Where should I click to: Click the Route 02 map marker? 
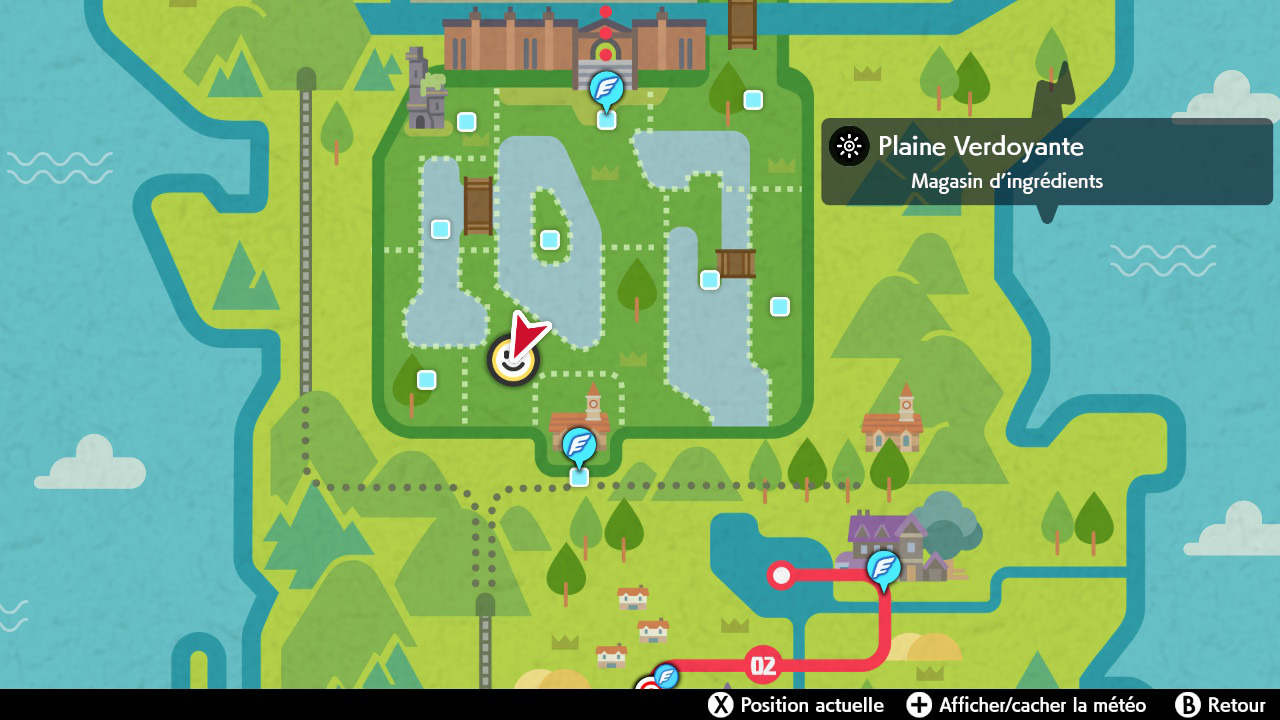pos(763,665)
